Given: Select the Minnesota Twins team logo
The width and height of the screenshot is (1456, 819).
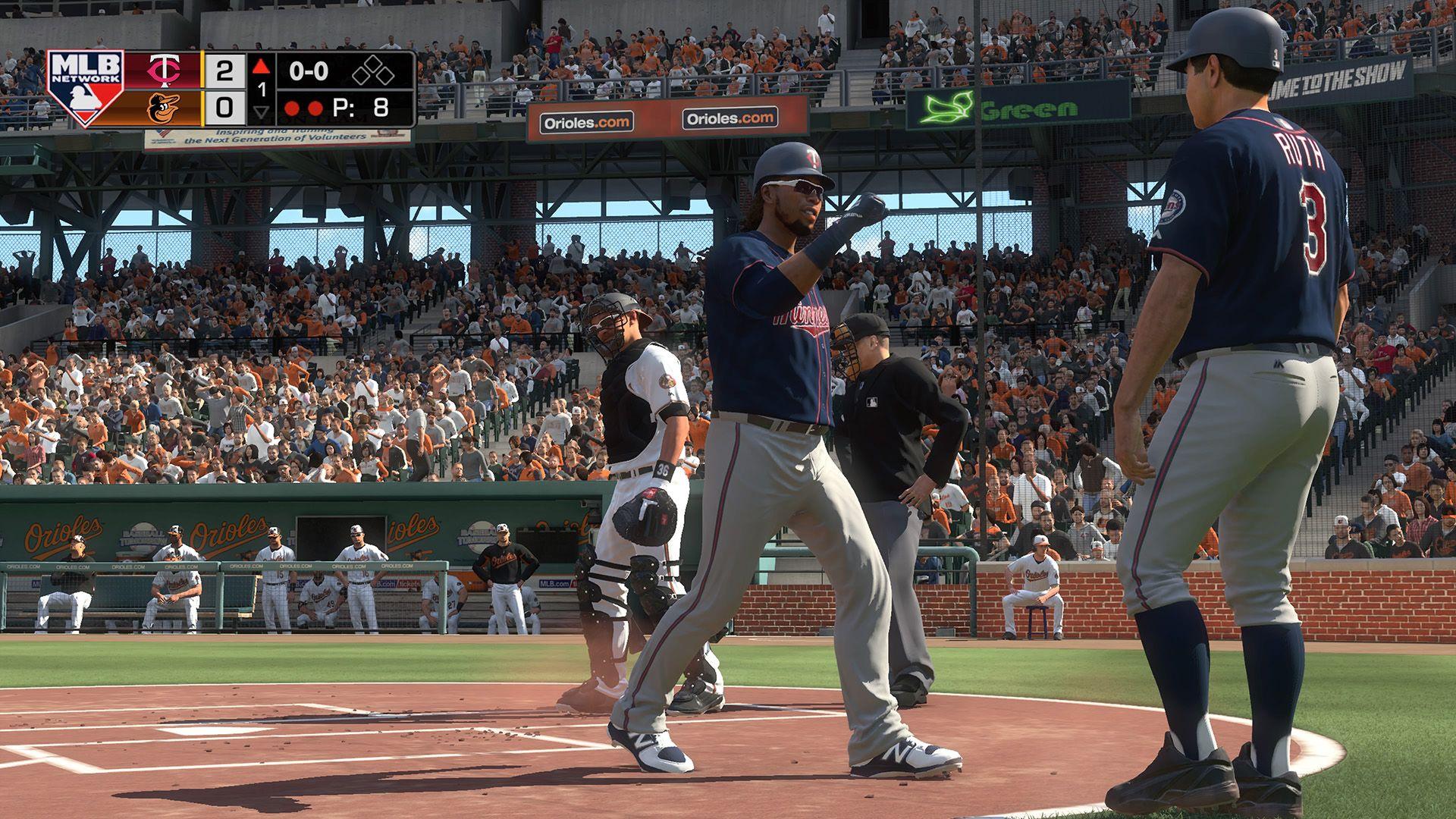Looking at the screenshot, I should (164, 70).
